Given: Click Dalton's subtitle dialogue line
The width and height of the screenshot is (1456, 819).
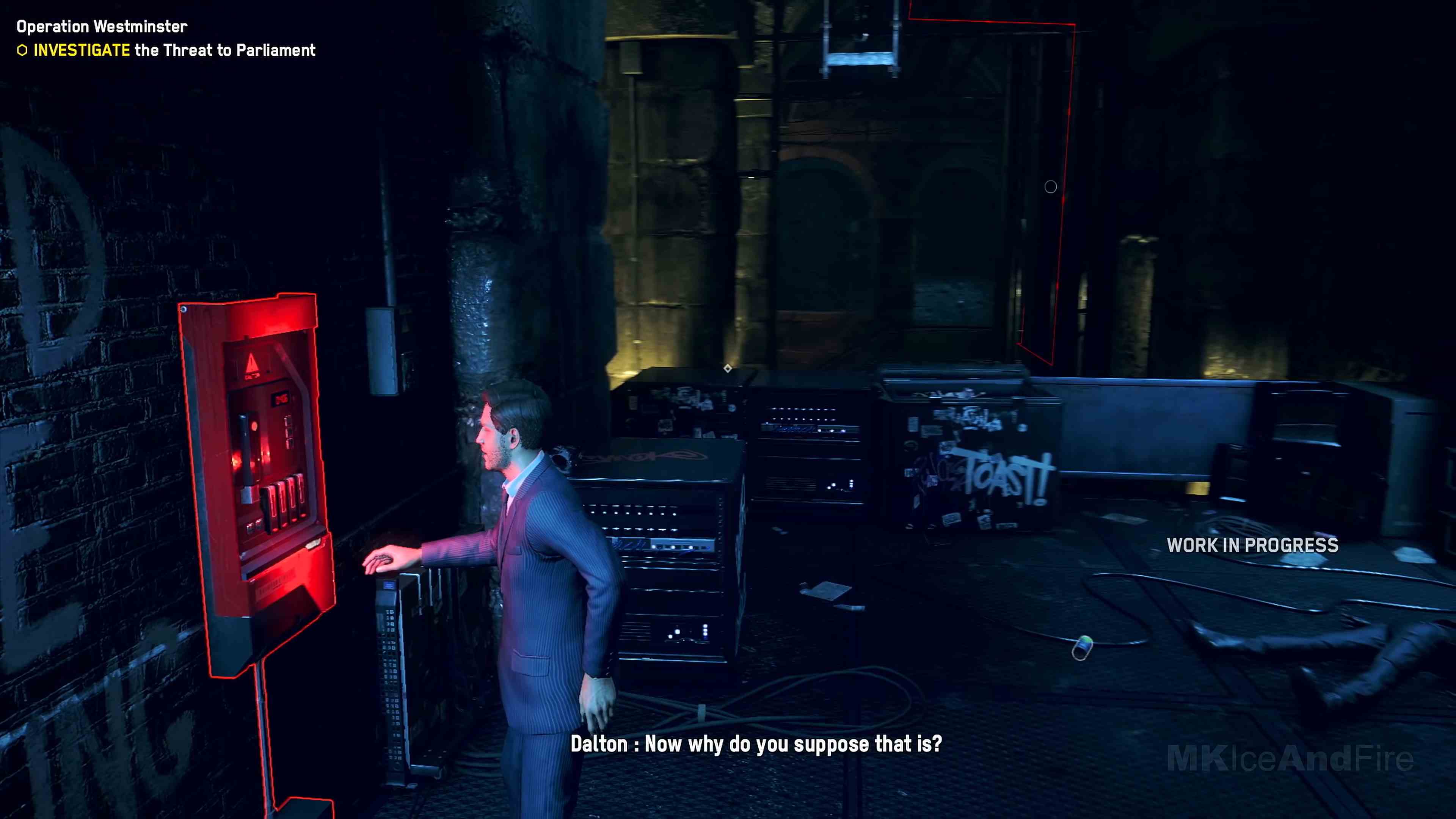Looking at the screenshot, I should (x=758, y=745).
